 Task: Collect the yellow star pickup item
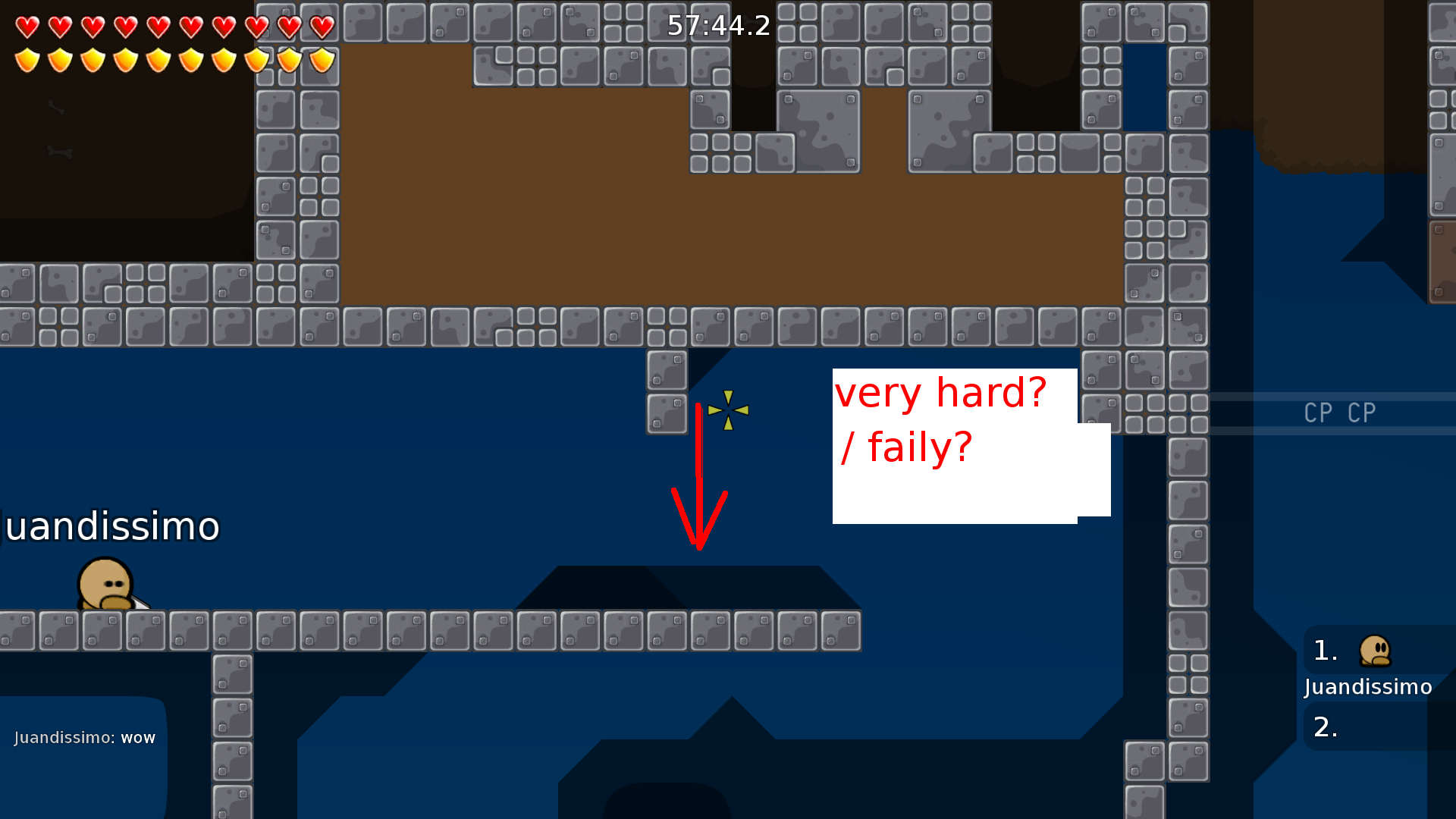(x=727, y=410)
